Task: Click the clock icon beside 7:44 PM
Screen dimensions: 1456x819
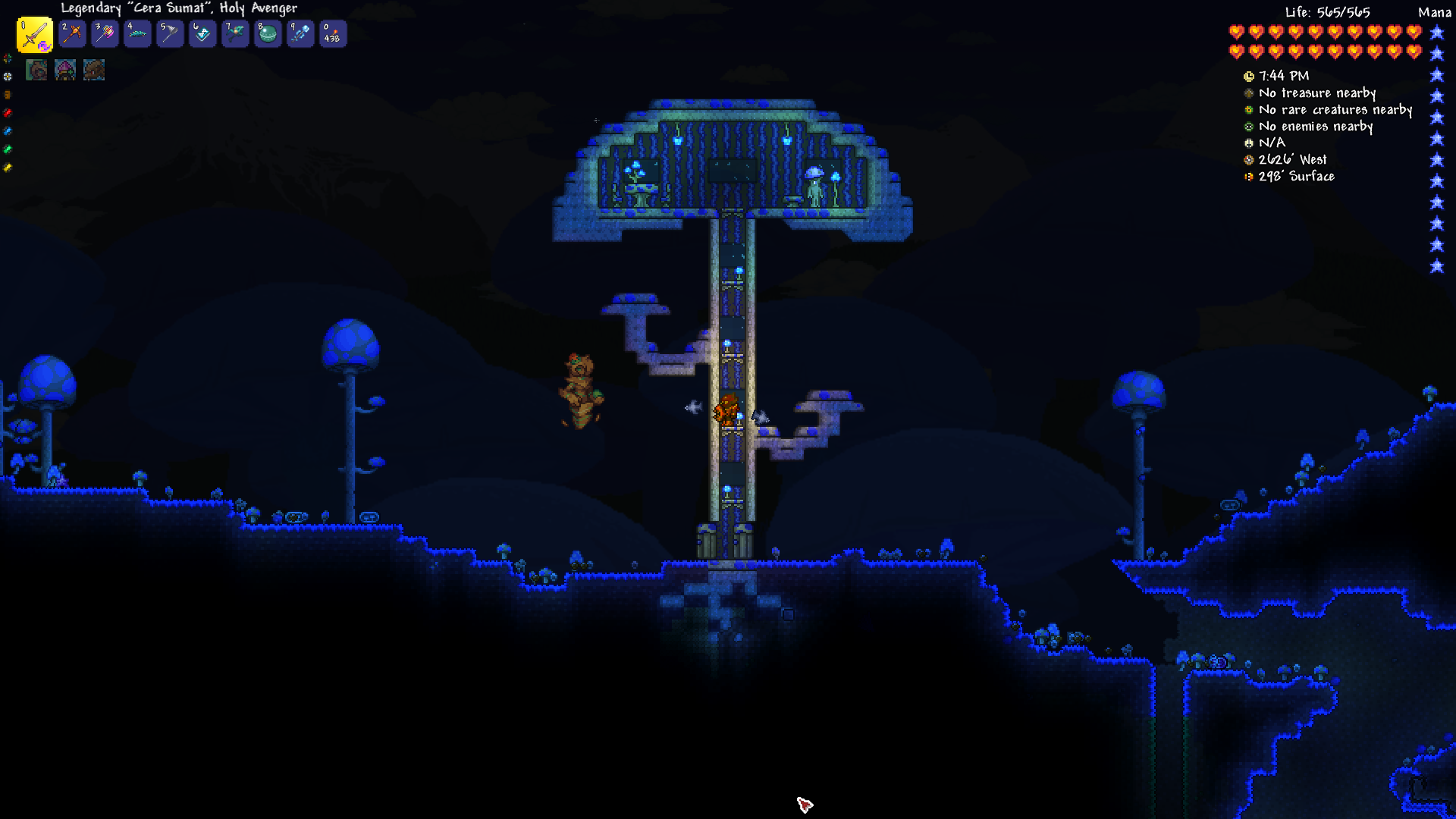Action: coord(1248,76)
